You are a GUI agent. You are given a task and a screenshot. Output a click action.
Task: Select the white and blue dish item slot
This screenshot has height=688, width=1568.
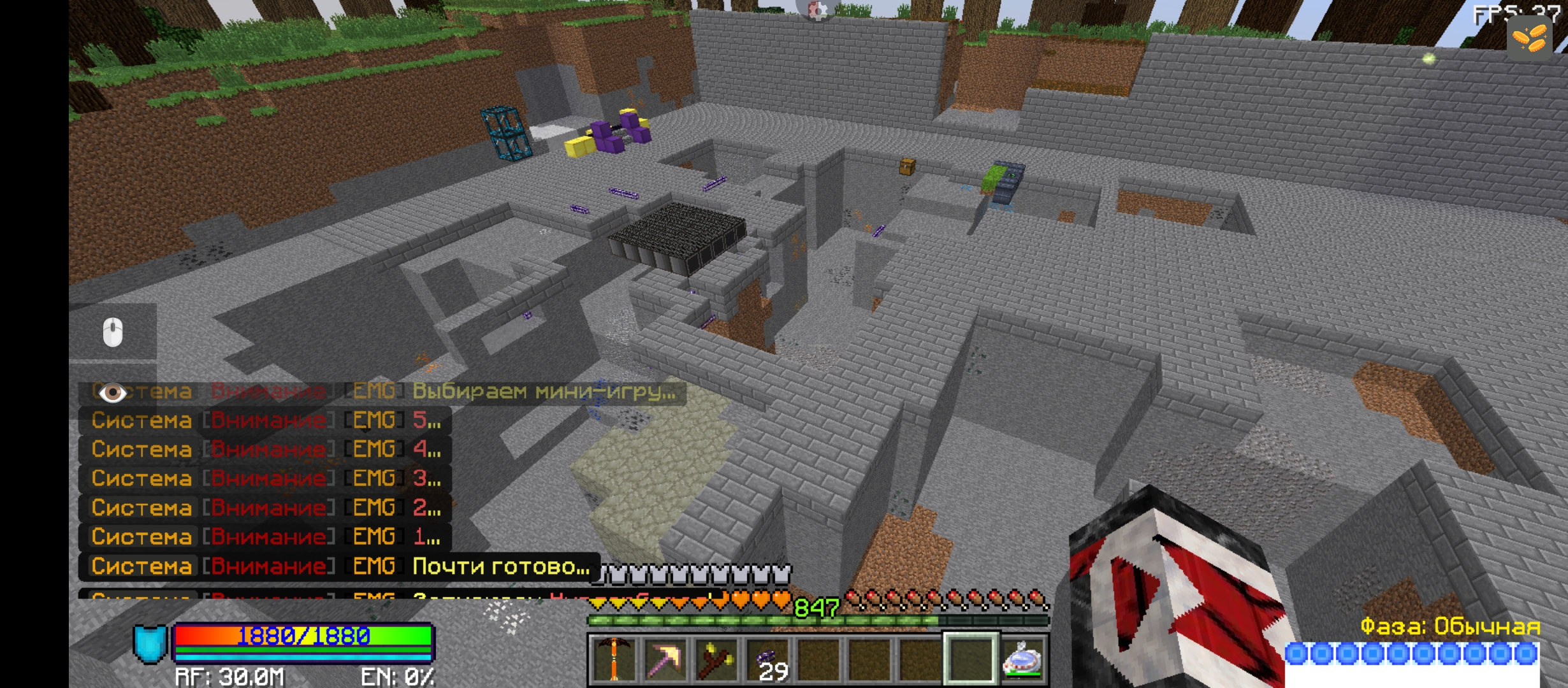pos(1022,659)
